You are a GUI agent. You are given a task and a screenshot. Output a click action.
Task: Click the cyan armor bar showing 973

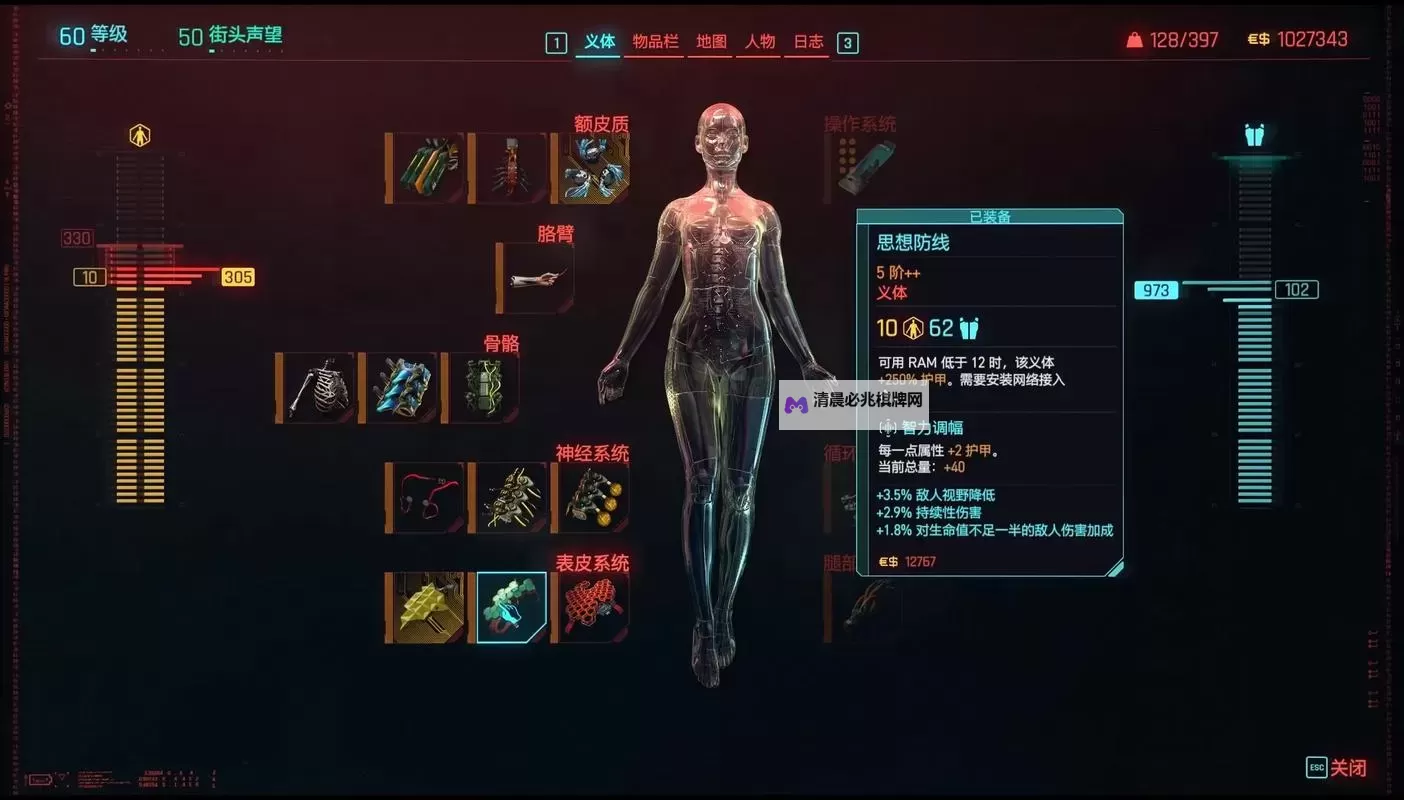(1156, 290)
